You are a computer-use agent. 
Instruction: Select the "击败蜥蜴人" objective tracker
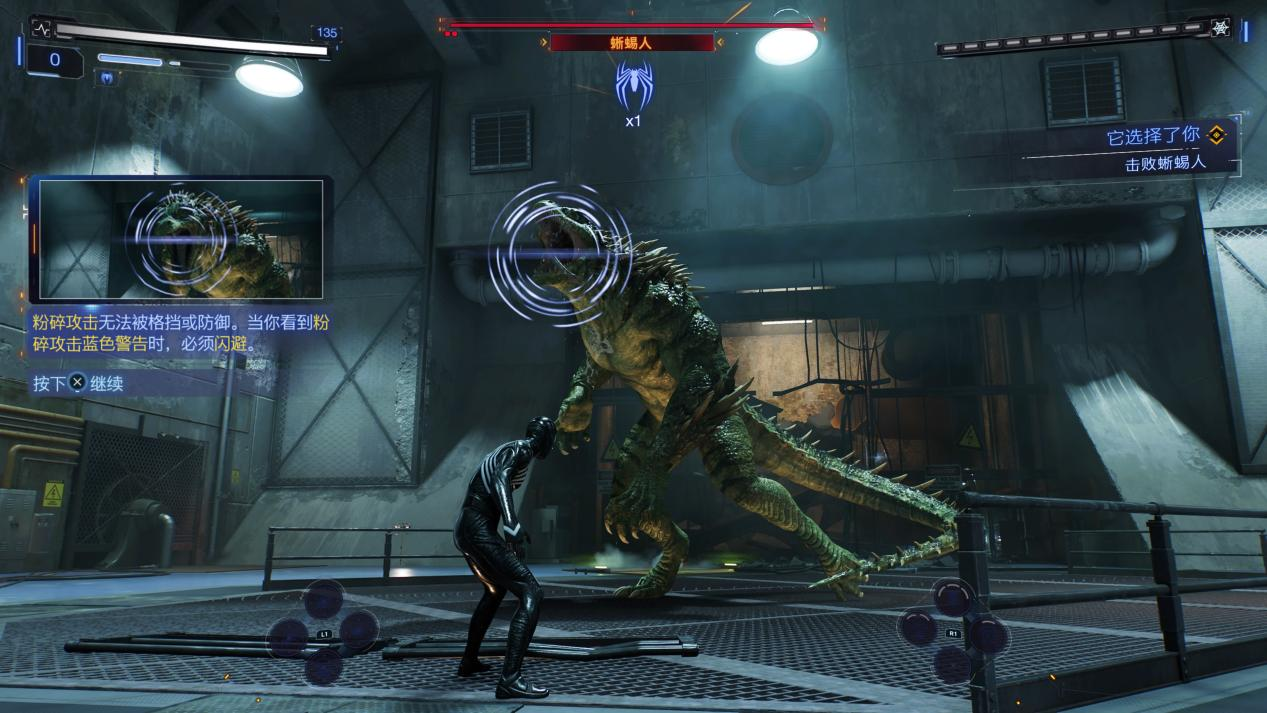tap(1165, 163)
